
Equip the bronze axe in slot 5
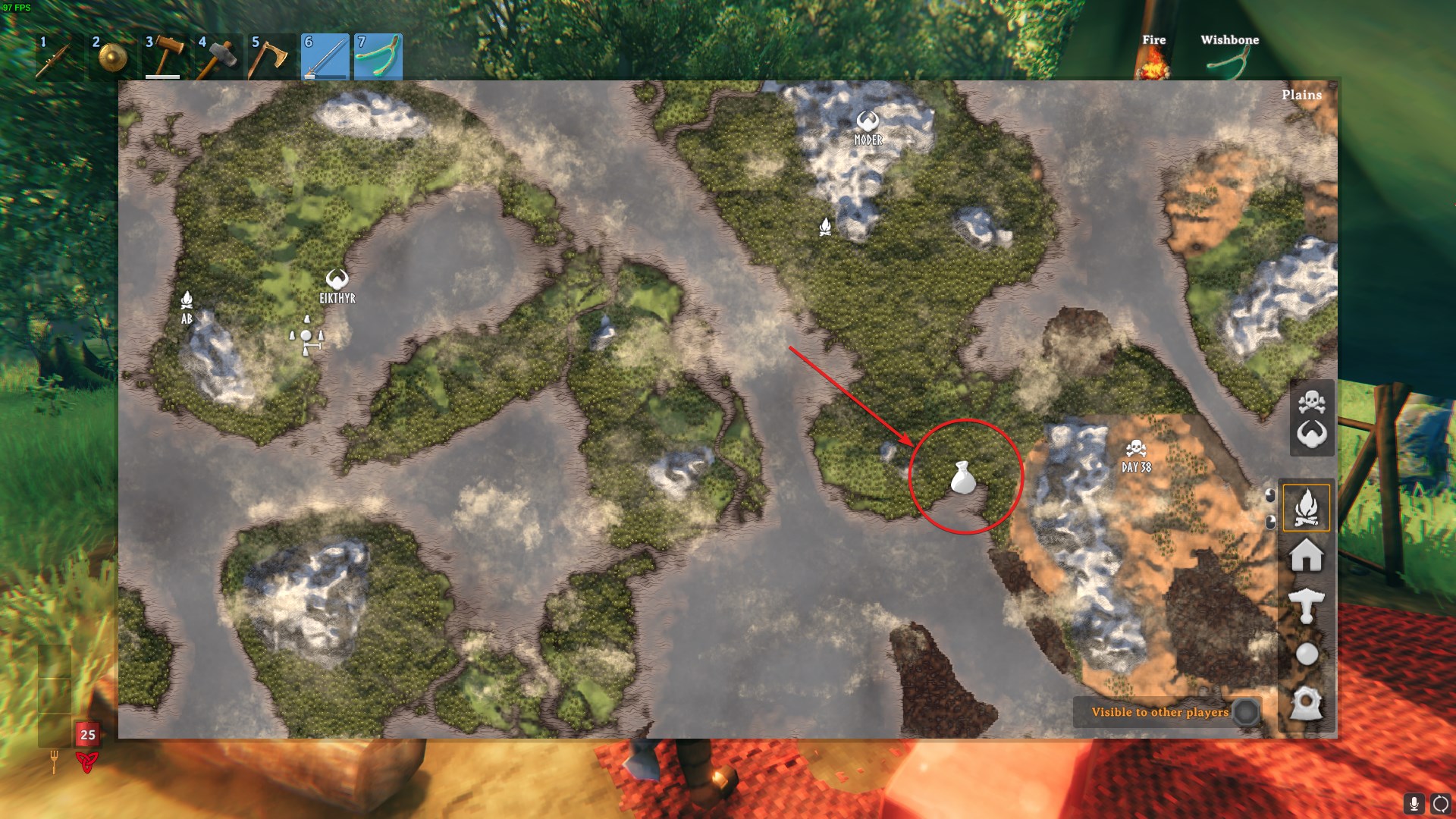click(271, 57)
